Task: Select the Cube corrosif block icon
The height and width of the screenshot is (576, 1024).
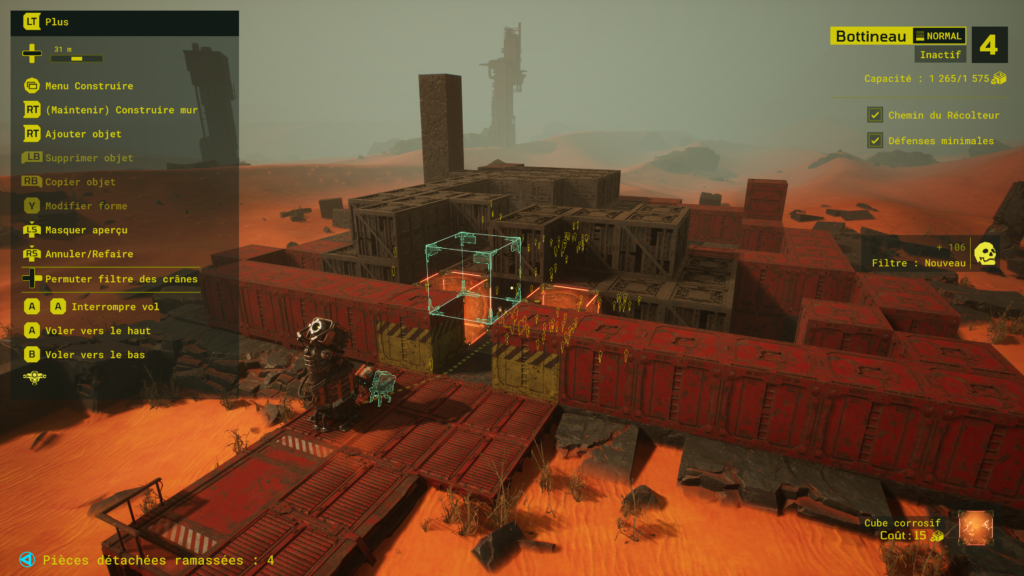Action: tap(974, 528)
